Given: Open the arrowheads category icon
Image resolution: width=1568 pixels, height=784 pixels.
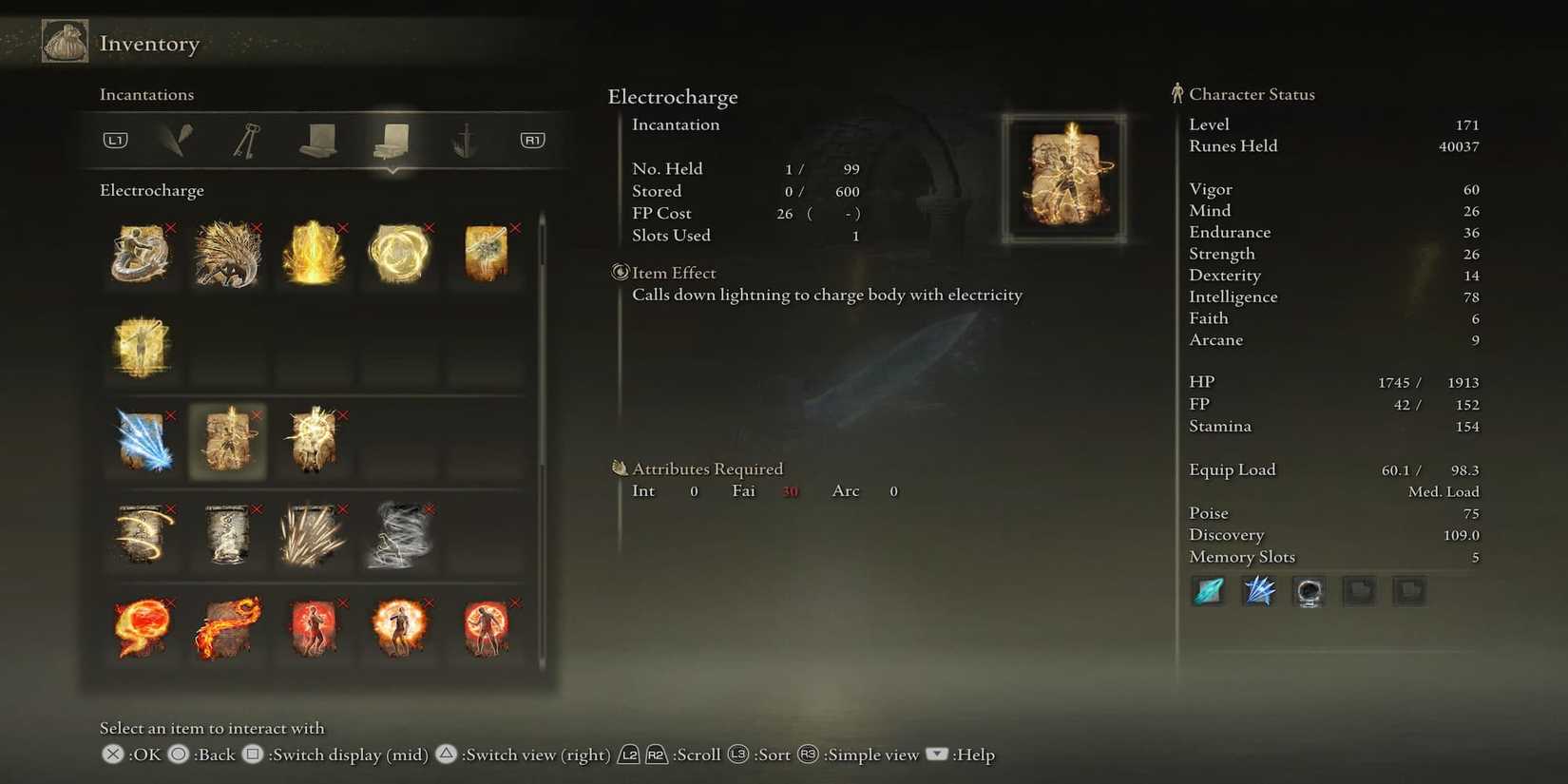Looking at the screenshot, I should 178,139.
